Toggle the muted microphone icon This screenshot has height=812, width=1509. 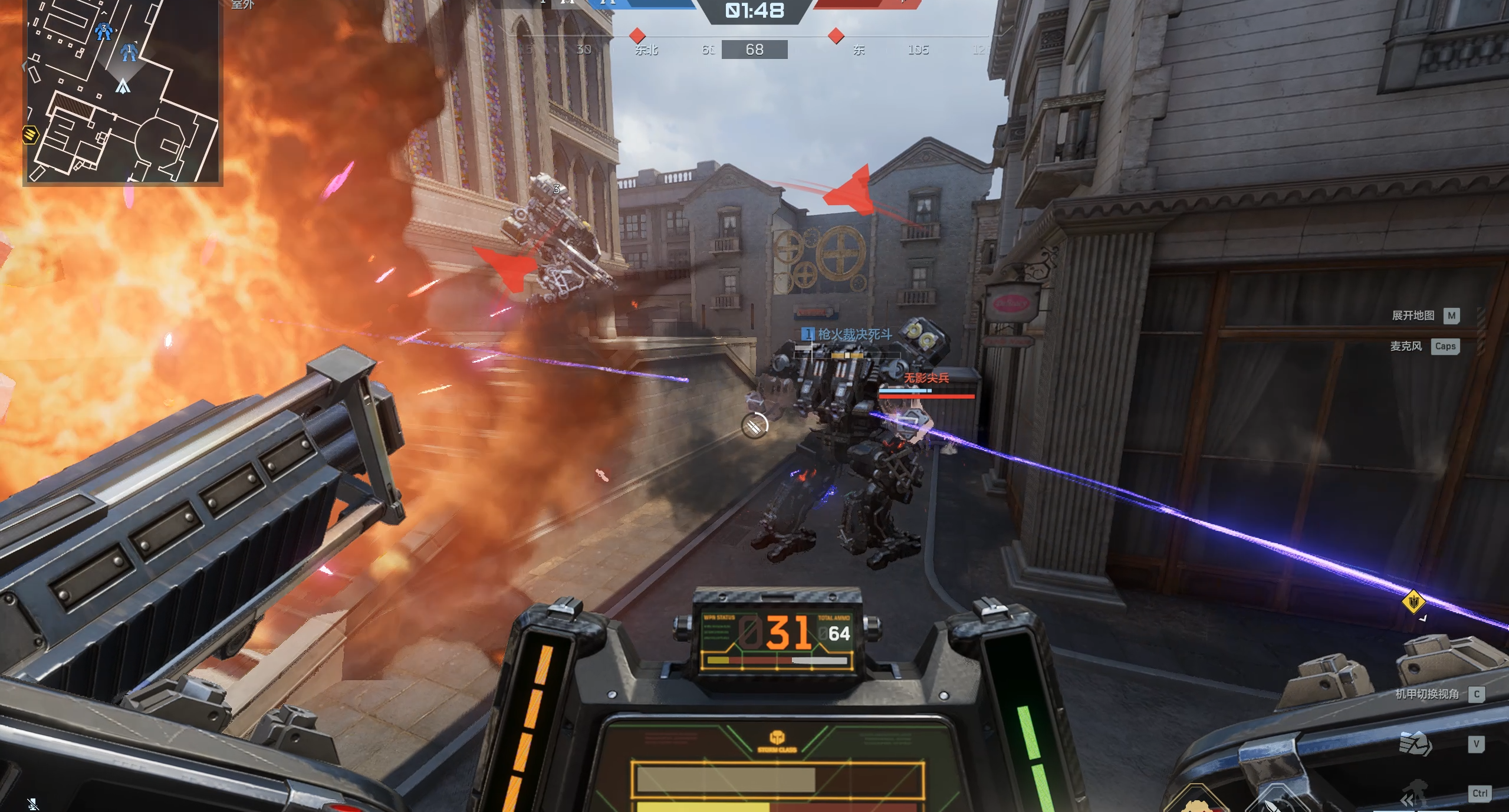pyautogui.click(x=33, y=803)
